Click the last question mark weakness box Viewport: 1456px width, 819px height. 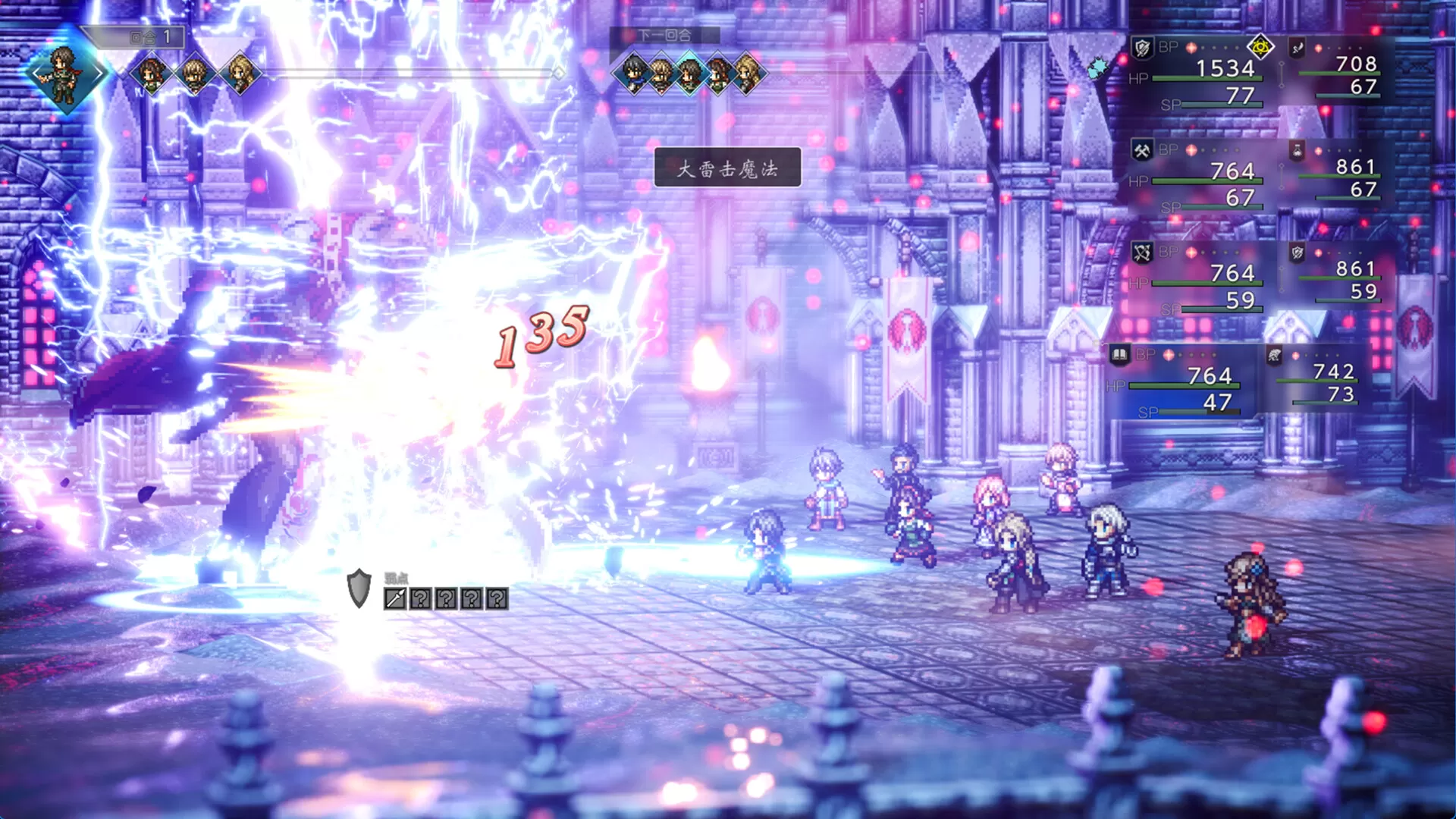(497, 598)
